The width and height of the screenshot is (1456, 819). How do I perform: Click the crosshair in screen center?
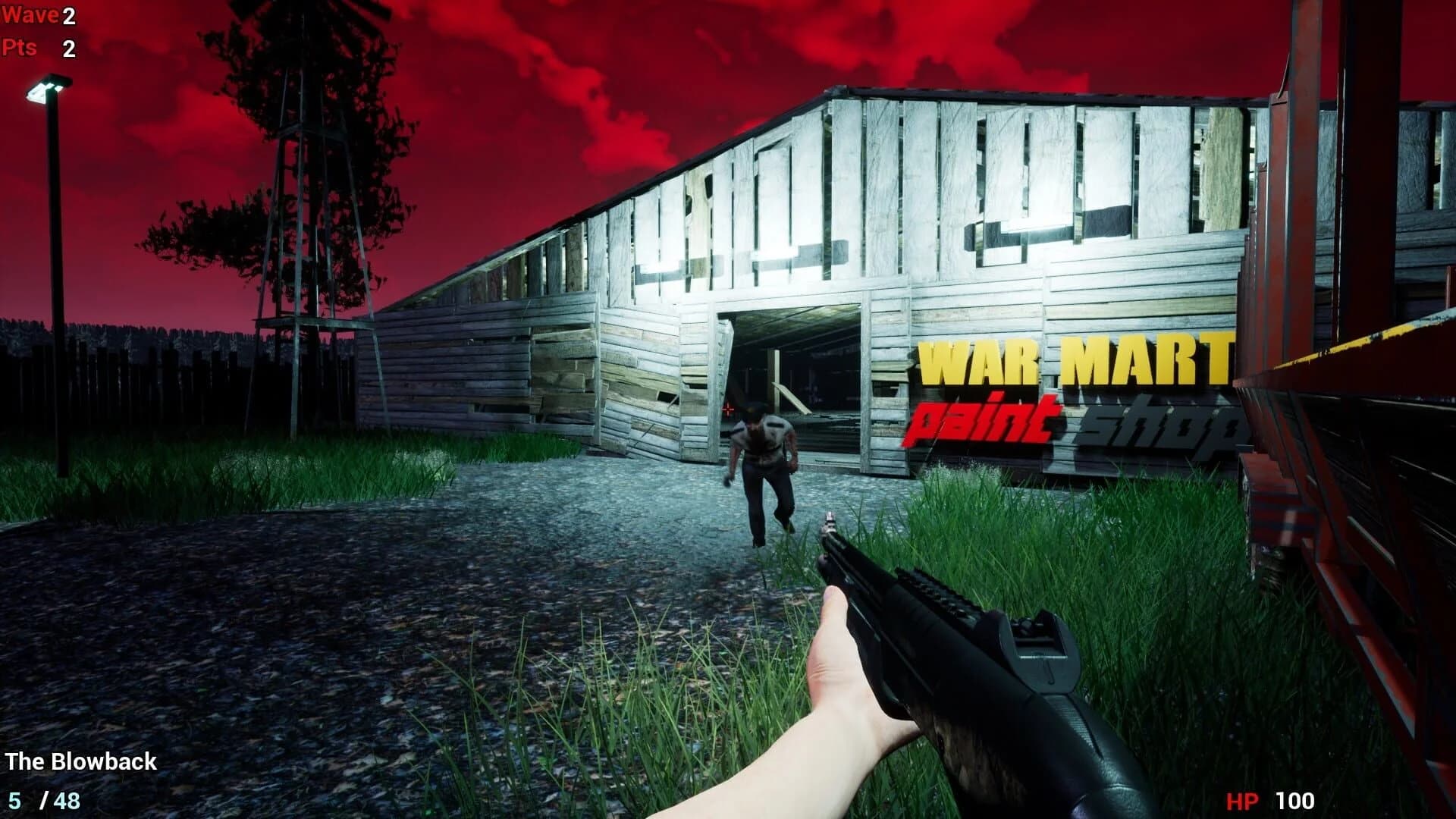(728, 409)
